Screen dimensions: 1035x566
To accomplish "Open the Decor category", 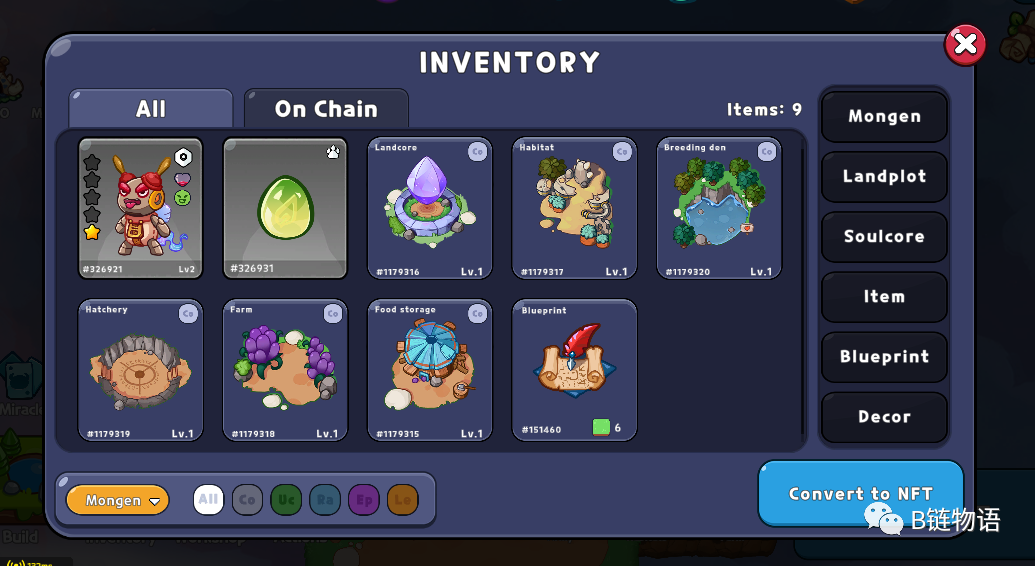I will (884, 417).
